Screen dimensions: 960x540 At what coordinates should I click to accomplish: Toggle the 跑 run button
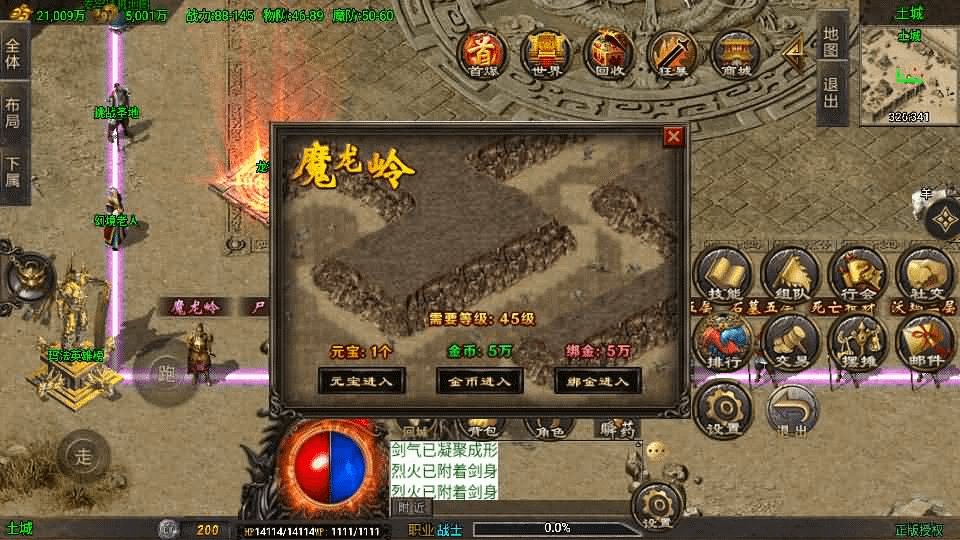coord(167,374)
